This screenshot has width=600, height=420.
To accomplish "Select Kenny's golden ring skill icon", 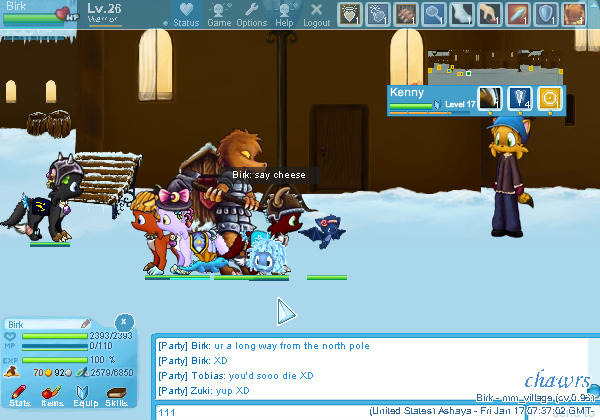I will [x=548, y=98].
